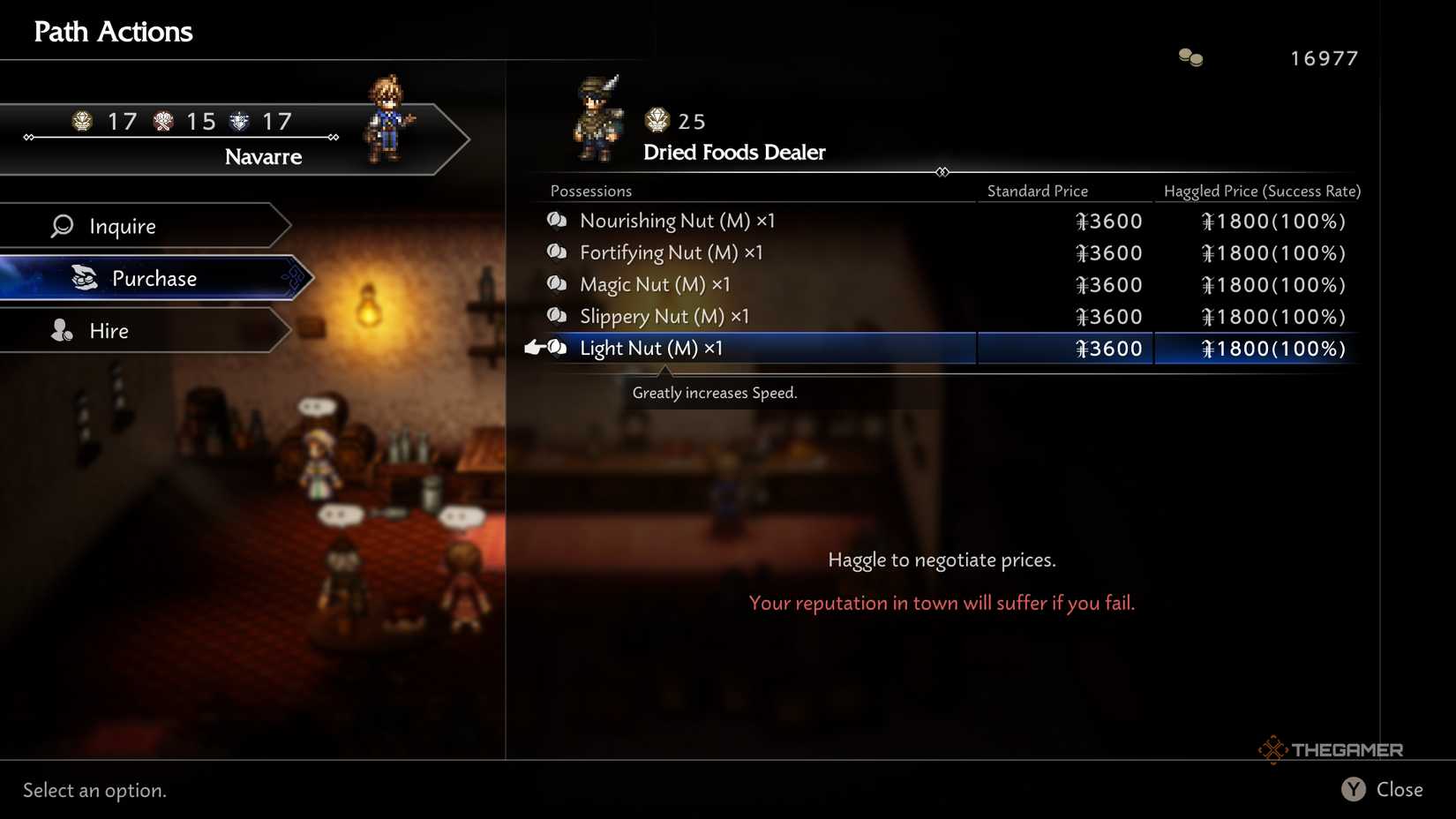This screenshot has height=819, width=1456.
Task: Choose the Hire path action
Action: coord(108,331)
